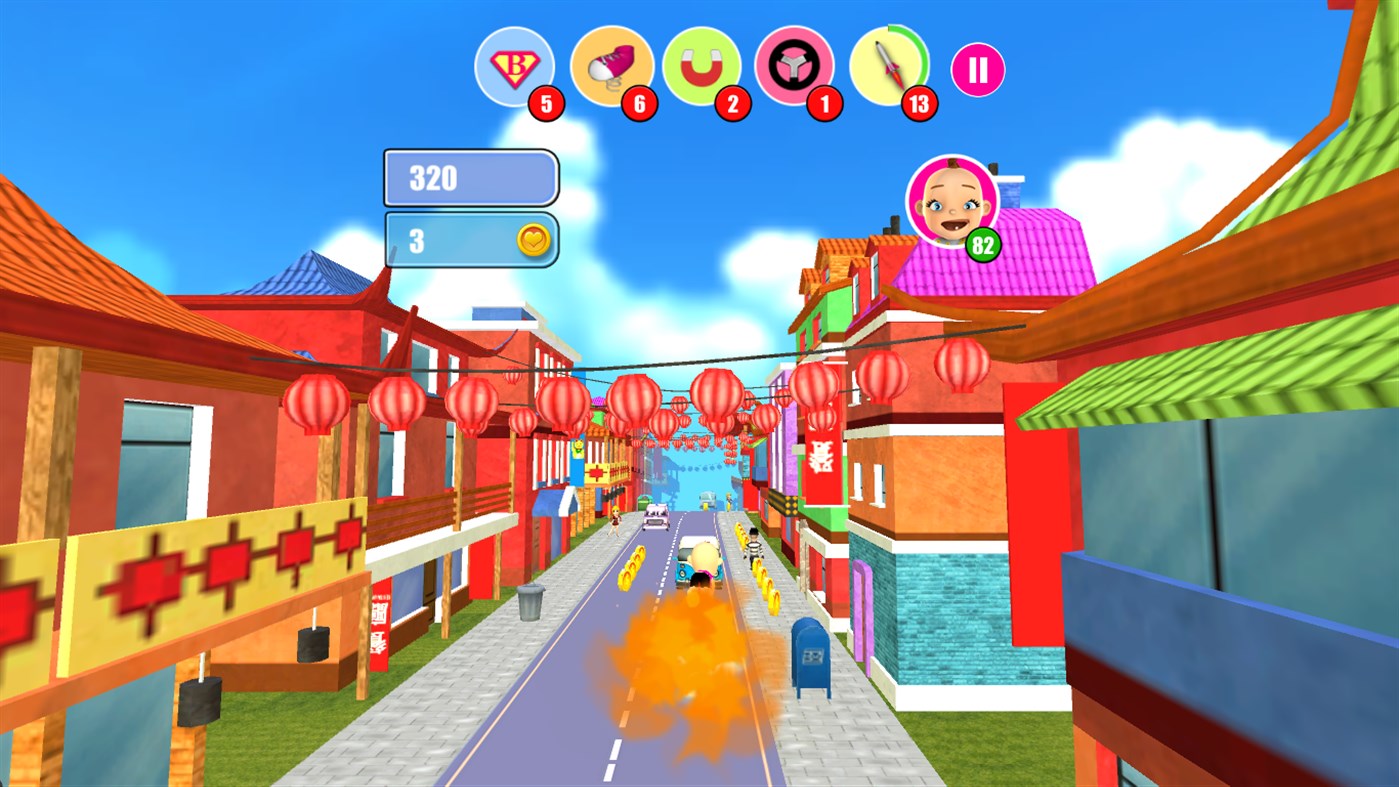Click the score panel showing 320
This screenshot has width=1399, height=787.
pos(470,177)
